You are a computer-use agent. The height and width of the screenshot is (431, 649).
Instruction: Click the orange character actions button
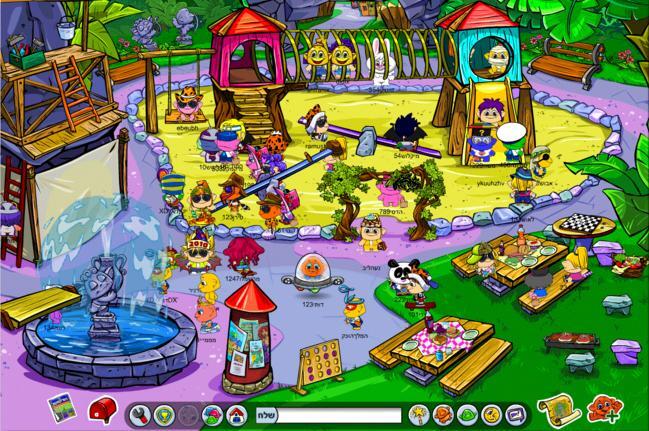click(442, 413)
